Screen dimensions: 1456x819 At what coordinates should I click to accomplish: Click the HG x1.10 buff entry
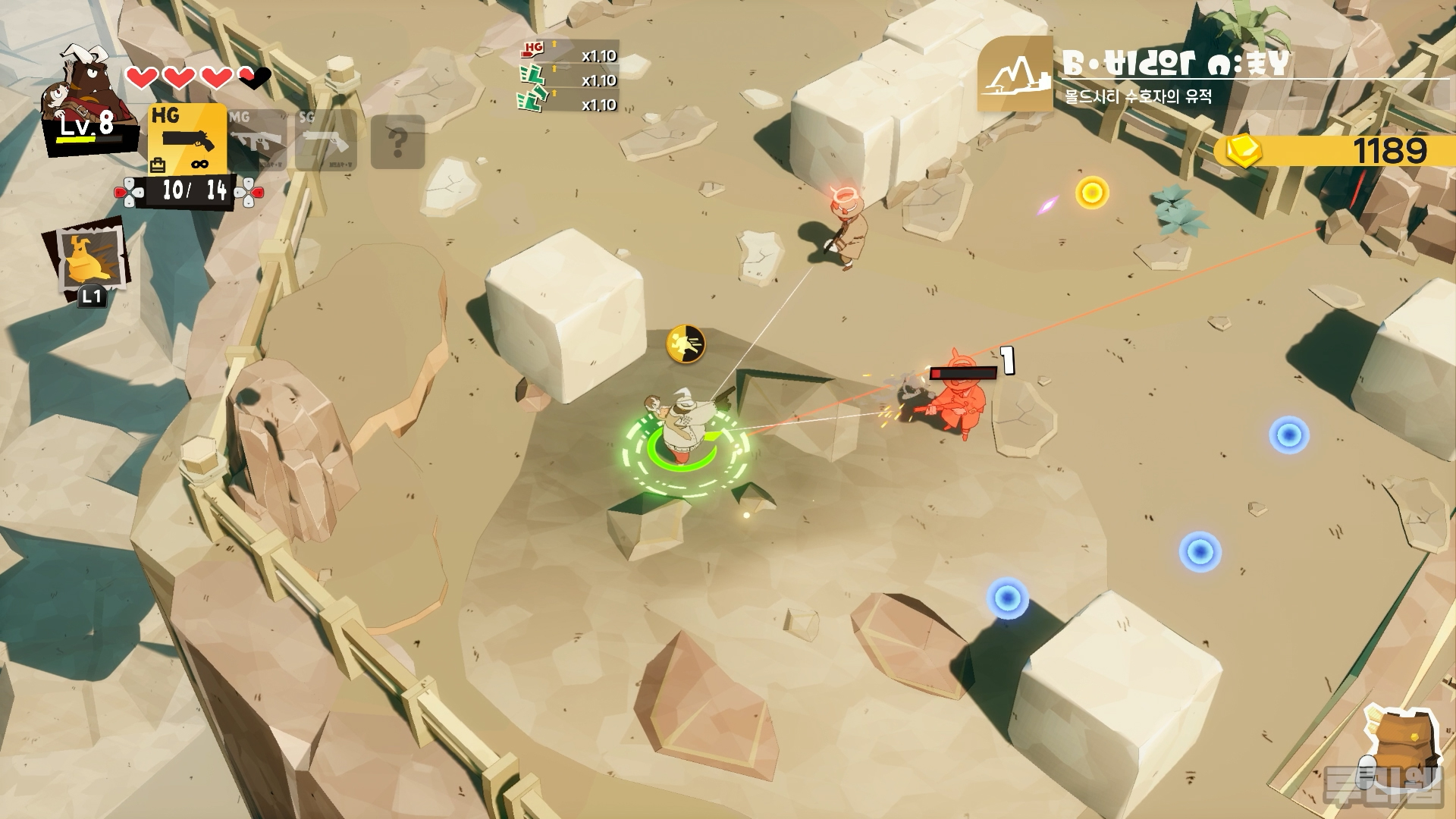[569, 55]
